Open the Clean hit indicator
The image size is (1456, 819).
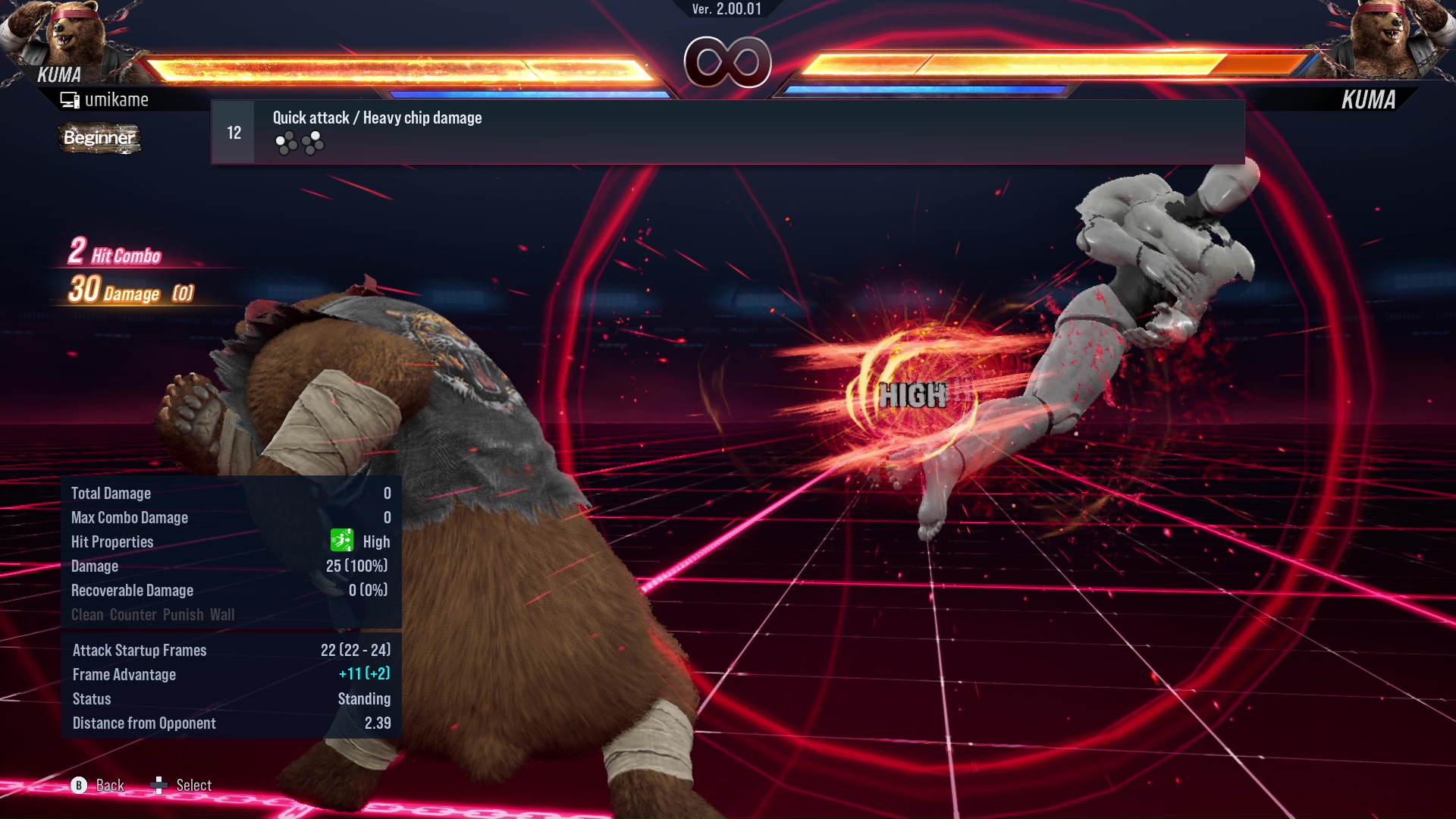tap(87, 614)
